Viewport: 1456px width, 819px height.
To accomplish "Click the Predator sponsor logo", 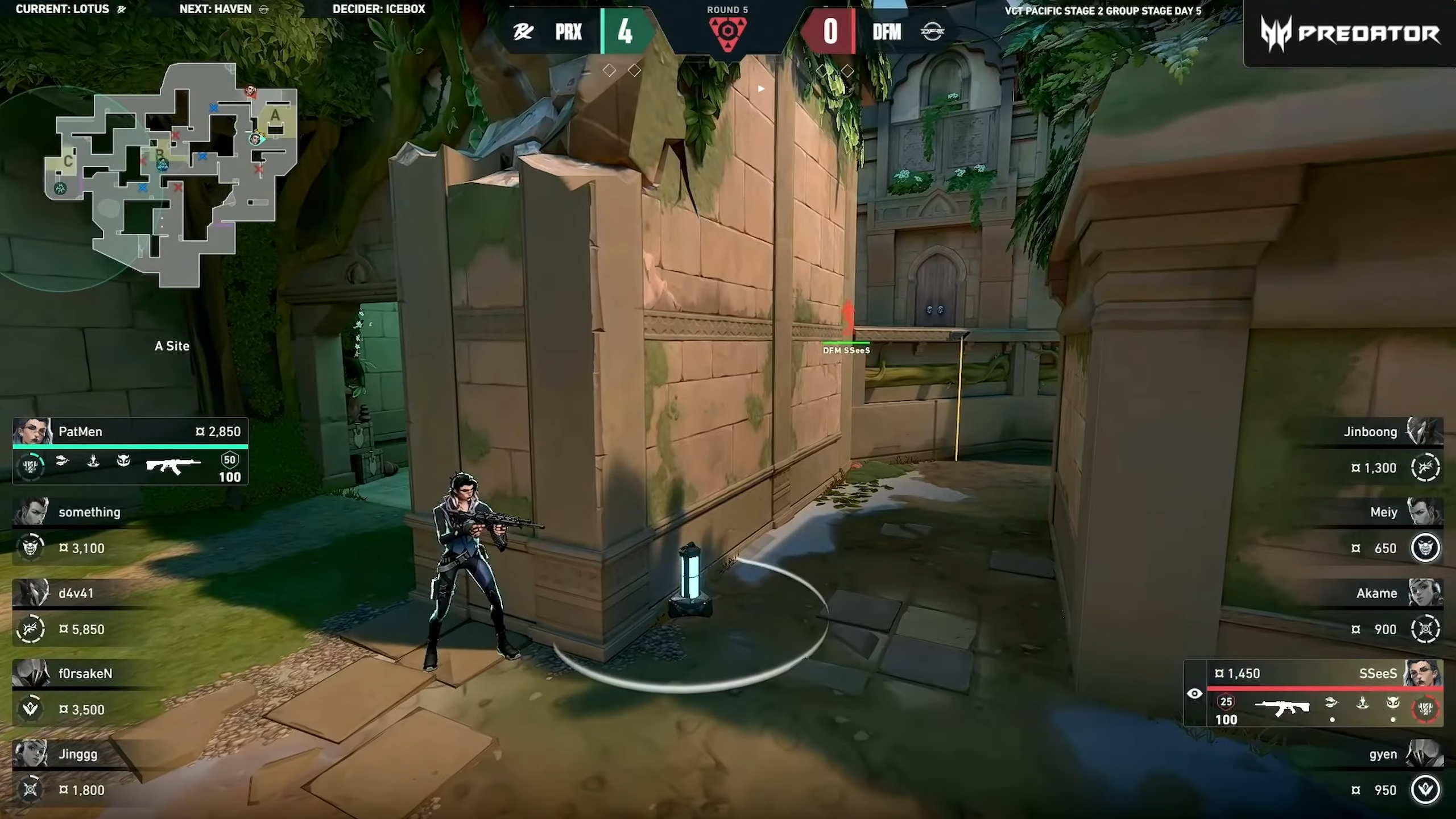I will (x=1350, y=34).
